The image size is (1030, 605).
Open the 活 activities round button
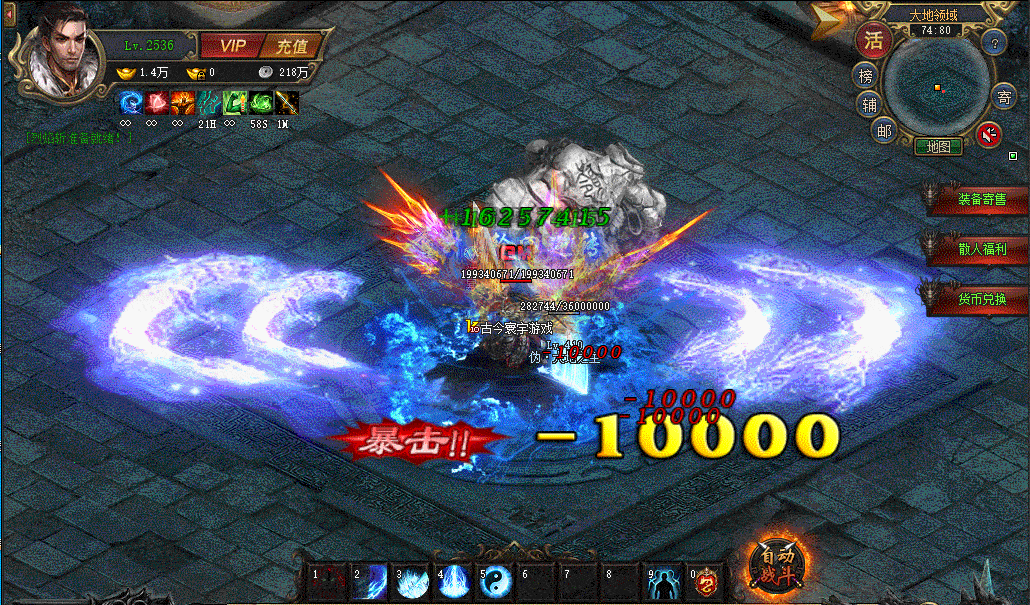873,40
